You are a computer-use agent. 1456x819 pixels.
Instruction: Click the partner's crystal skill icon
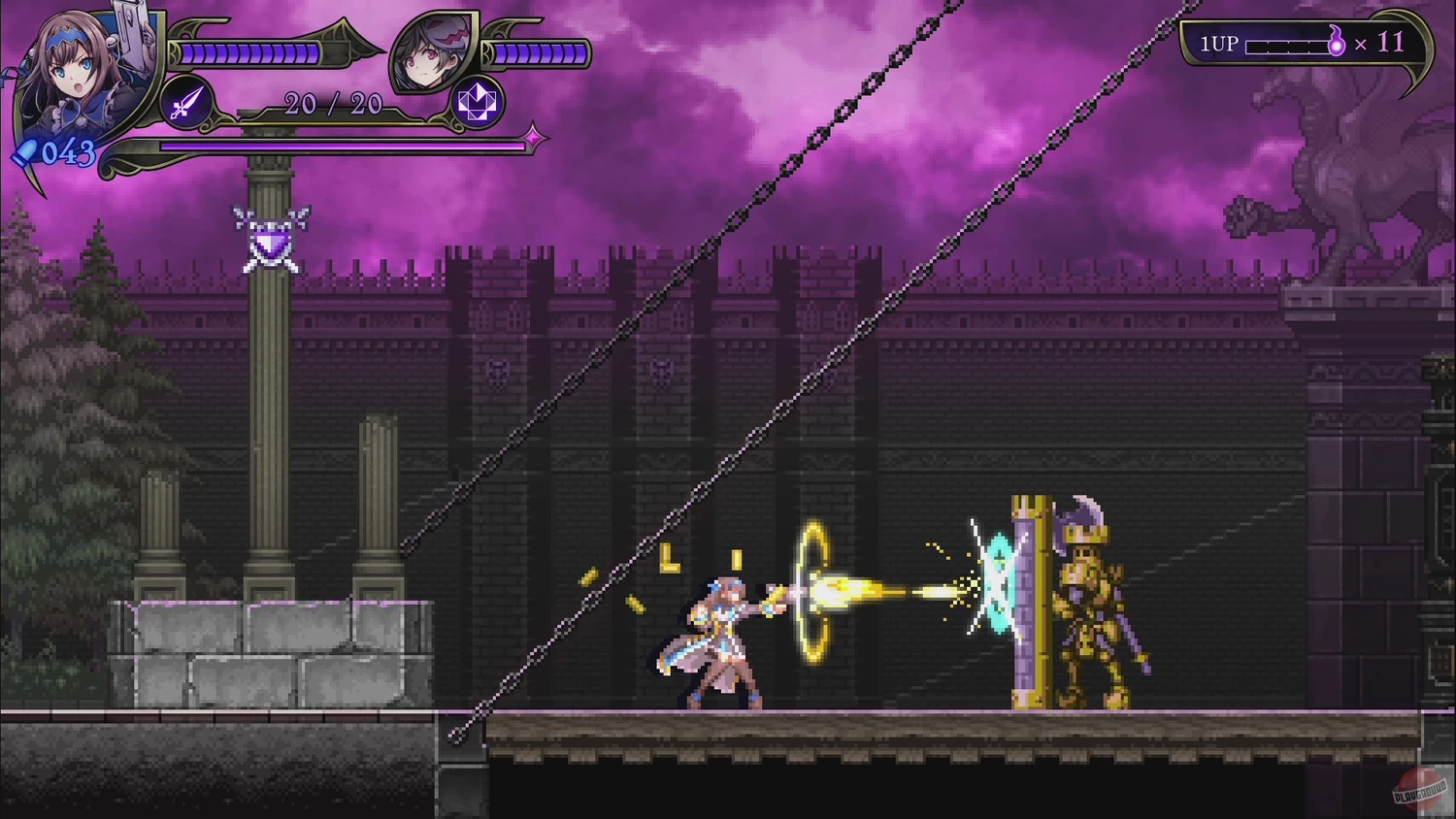coord(476,103)
